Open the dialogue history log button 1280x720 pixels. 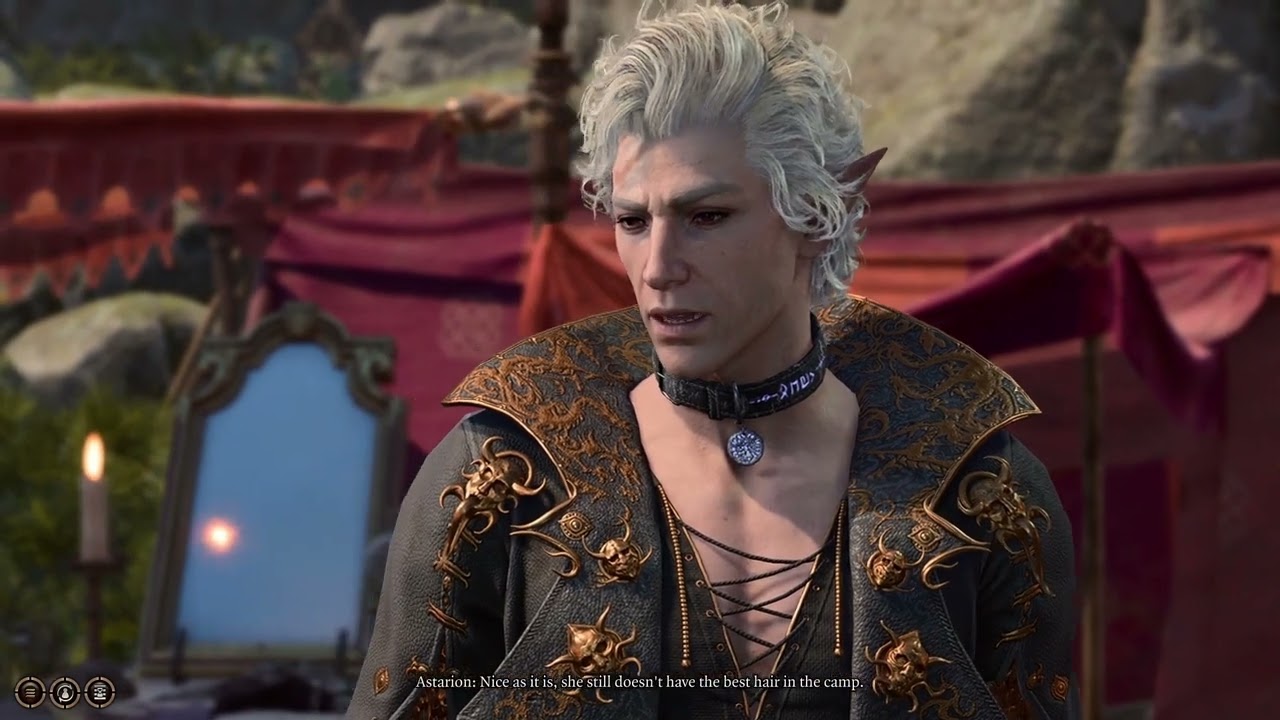click(x=30, y=691)
